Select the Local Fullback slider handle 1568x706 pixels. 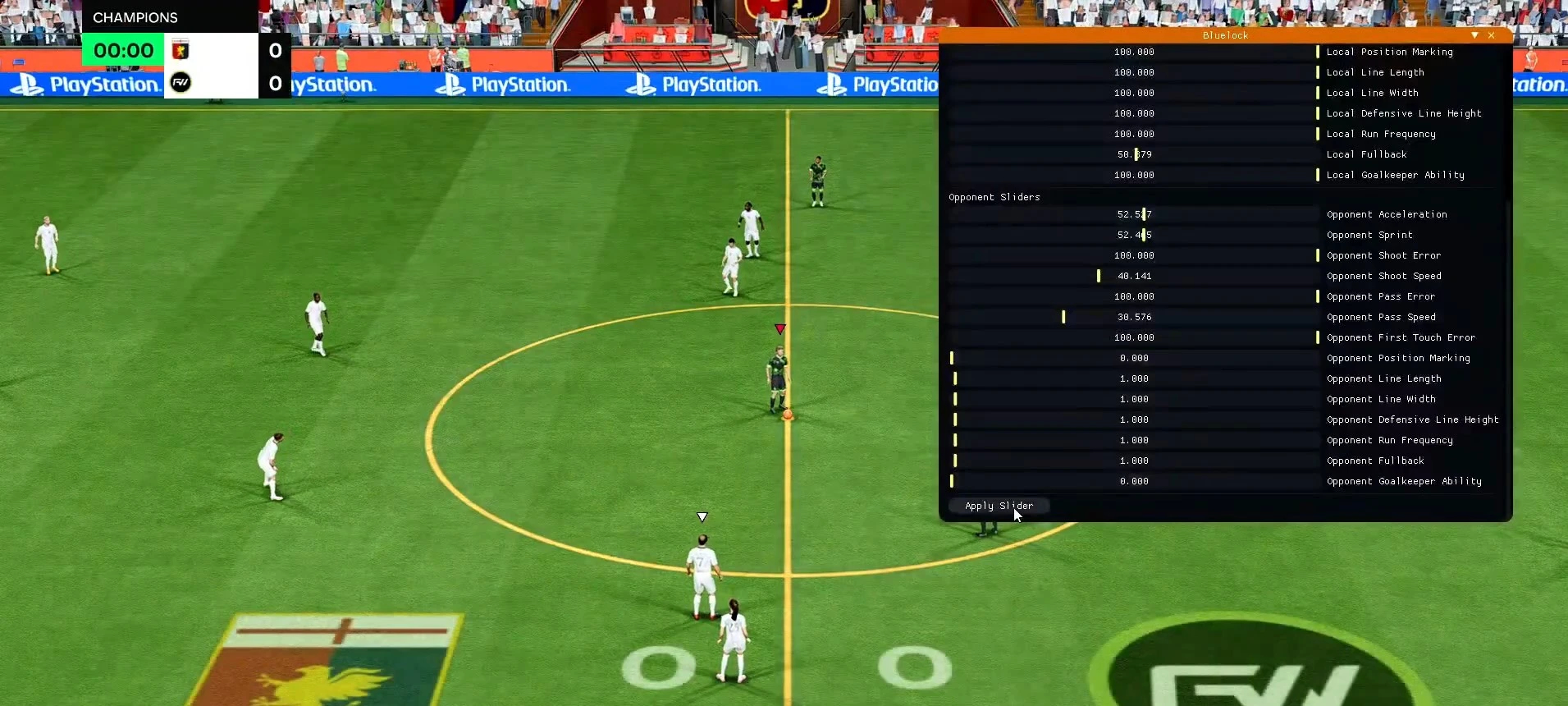(1137, 154)
